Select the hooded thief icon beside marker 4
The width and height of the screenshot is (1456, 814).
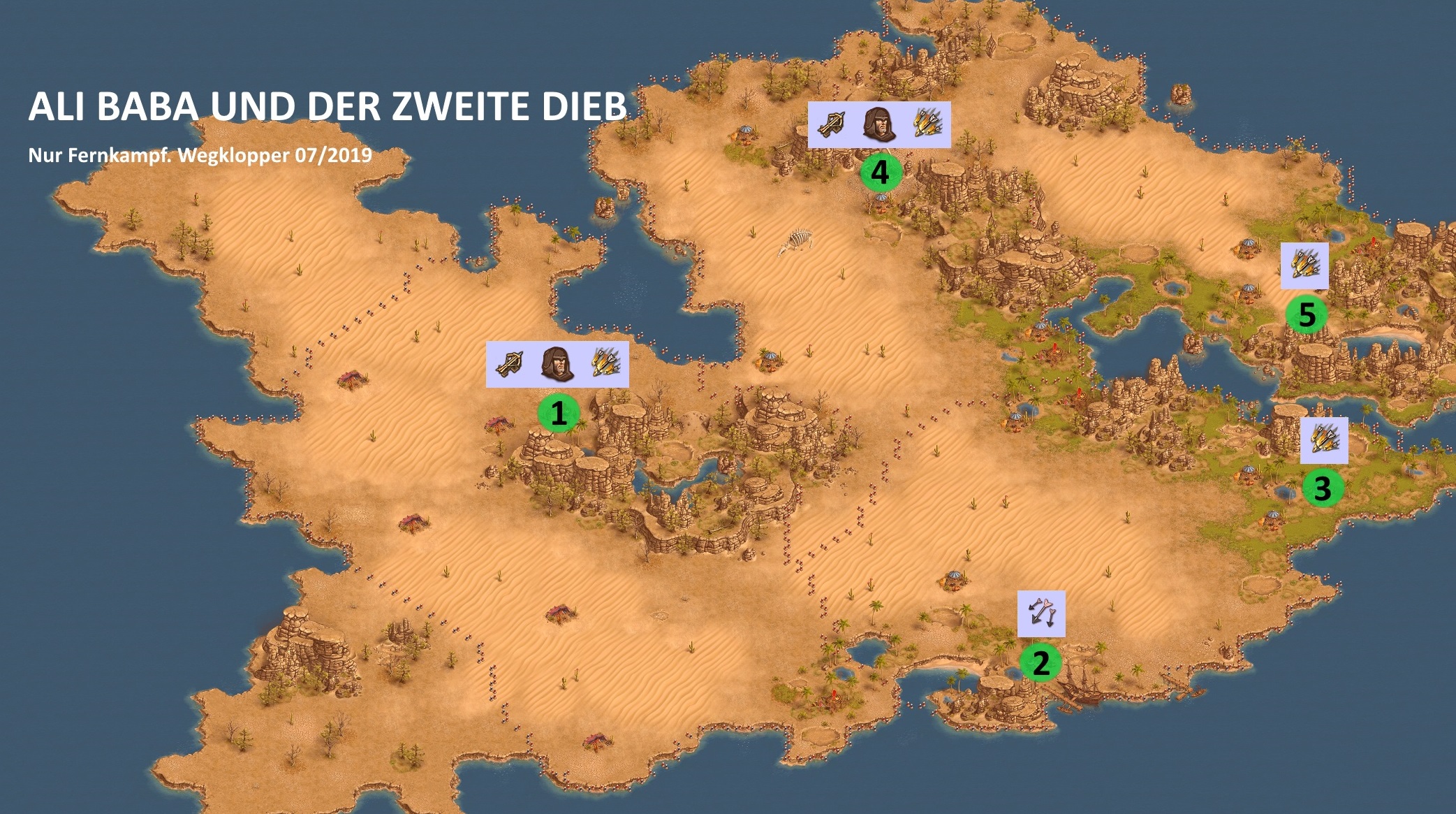click(879, 124)
